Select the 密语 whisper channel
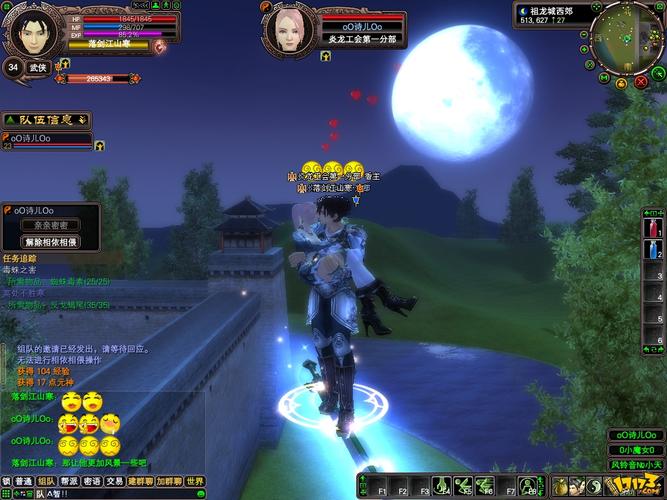 91,481
